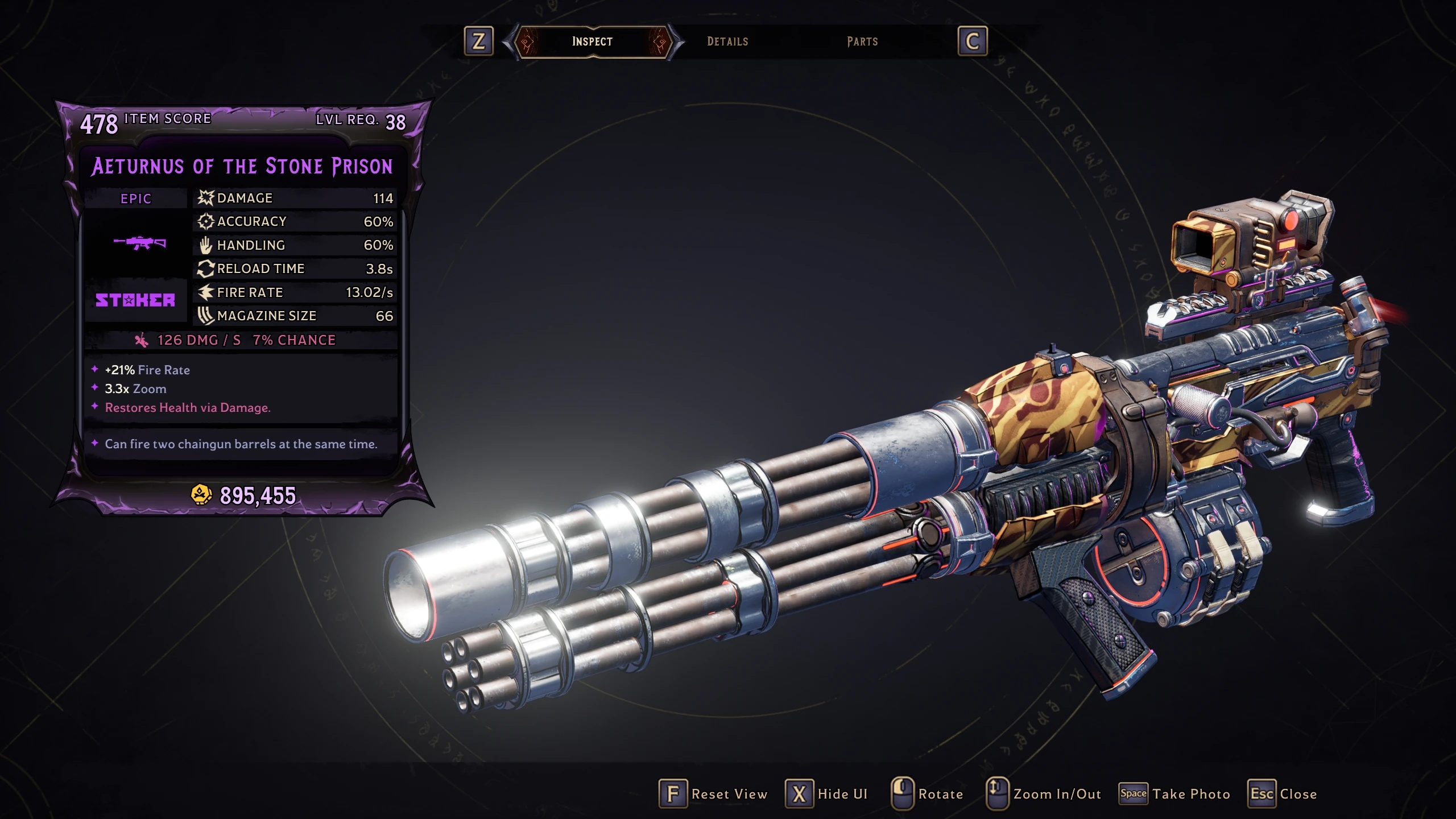
Task: Open the Parts tab
Action: click(x=862, y=42)
